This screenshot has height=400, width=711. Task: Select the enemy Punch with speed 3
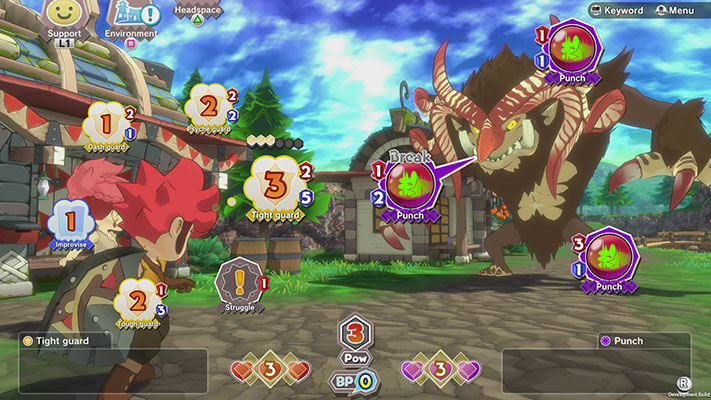point(608,257)
